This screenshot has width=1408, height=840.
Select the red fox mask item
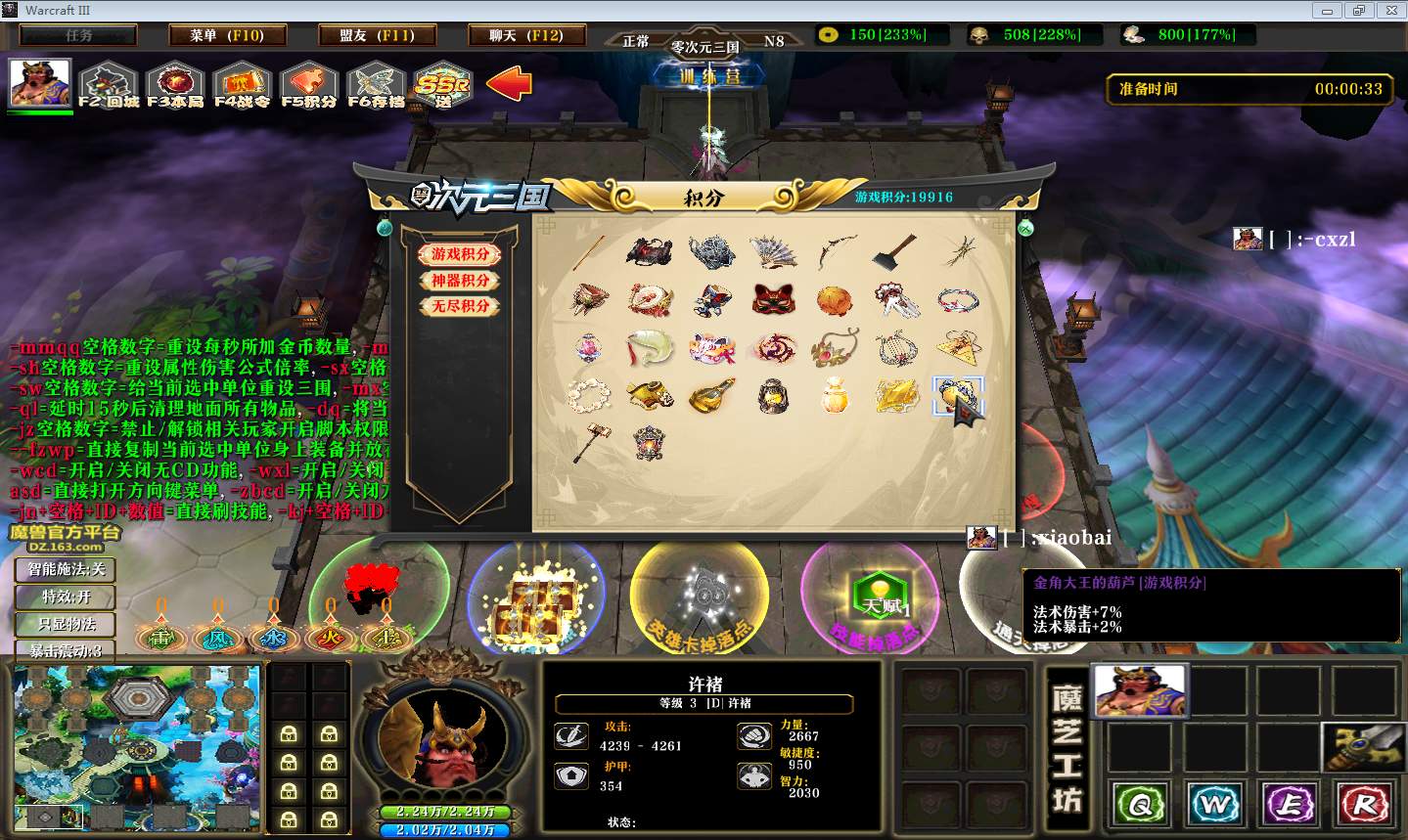tap(773, 299)
